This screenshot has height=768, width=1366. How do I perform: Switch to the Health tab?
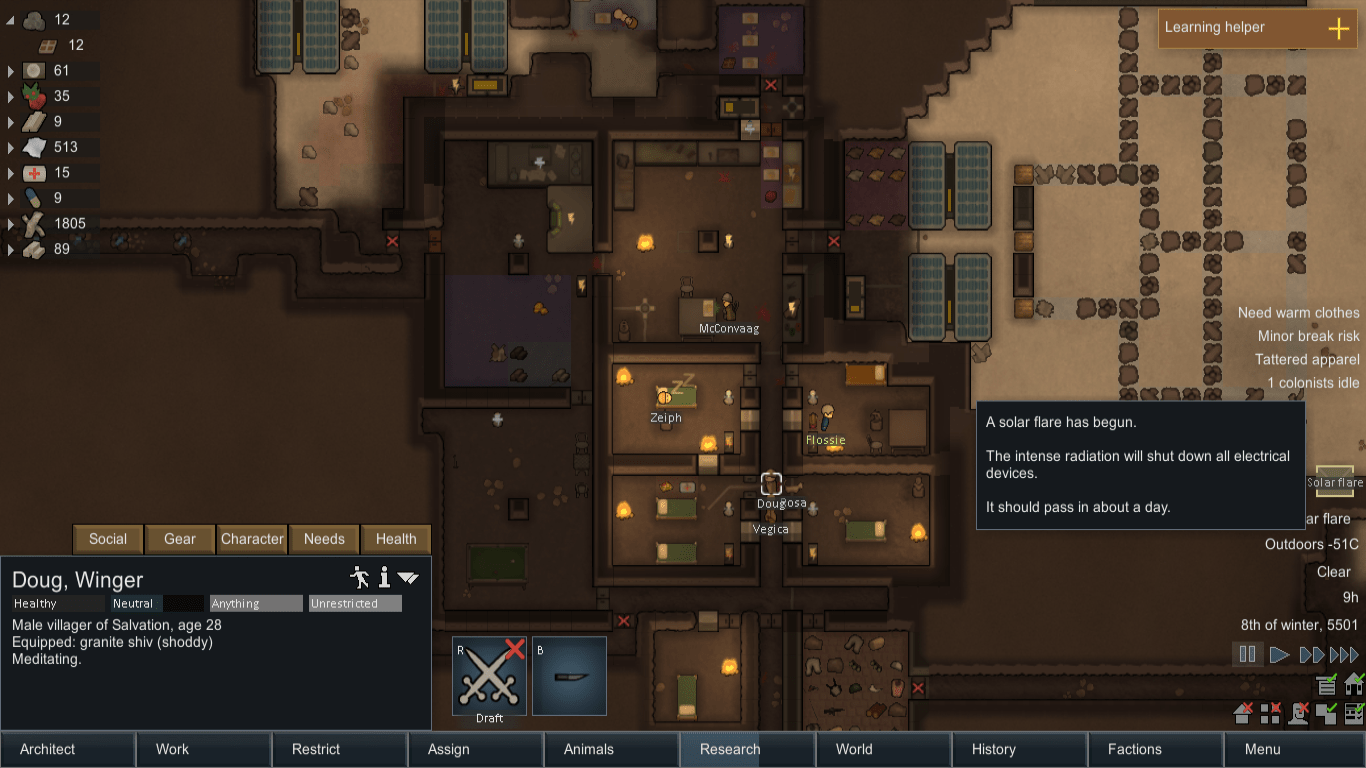[396, 539]
